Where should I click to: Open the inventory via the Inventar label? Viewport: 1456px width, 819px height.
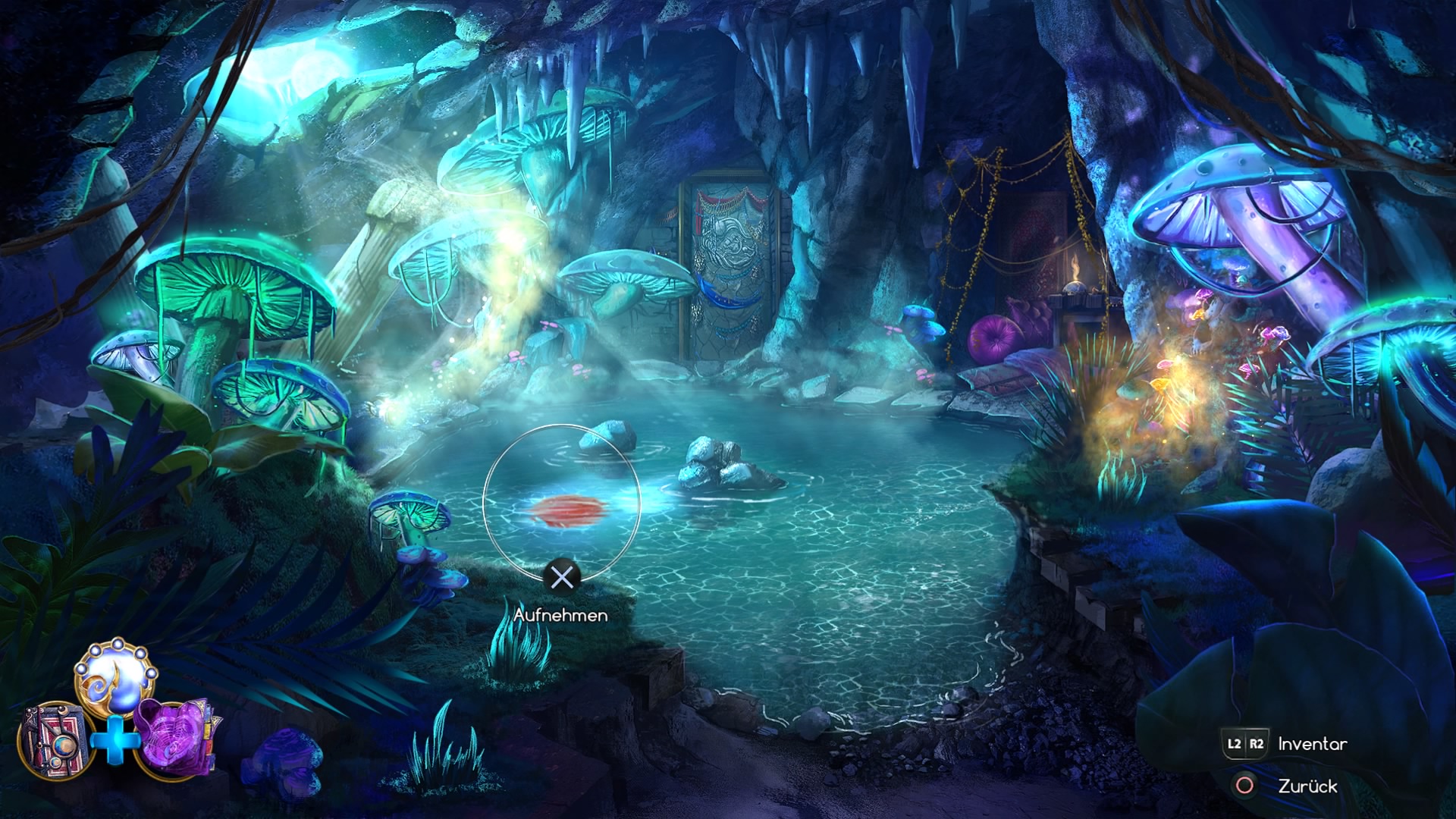coord(1311,744)
